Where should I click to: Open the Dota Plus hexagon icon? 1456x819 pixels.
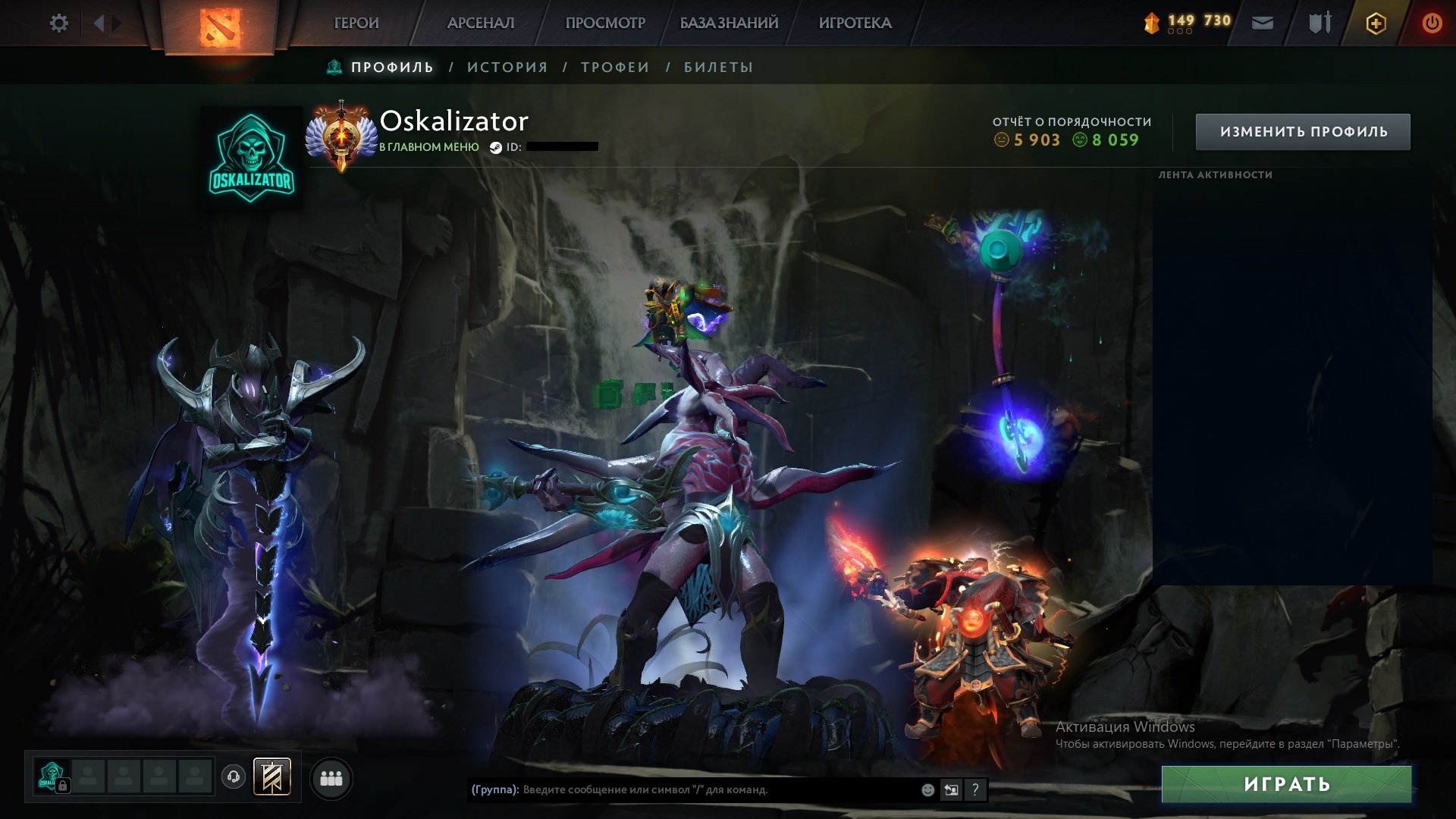point(1376,21)
